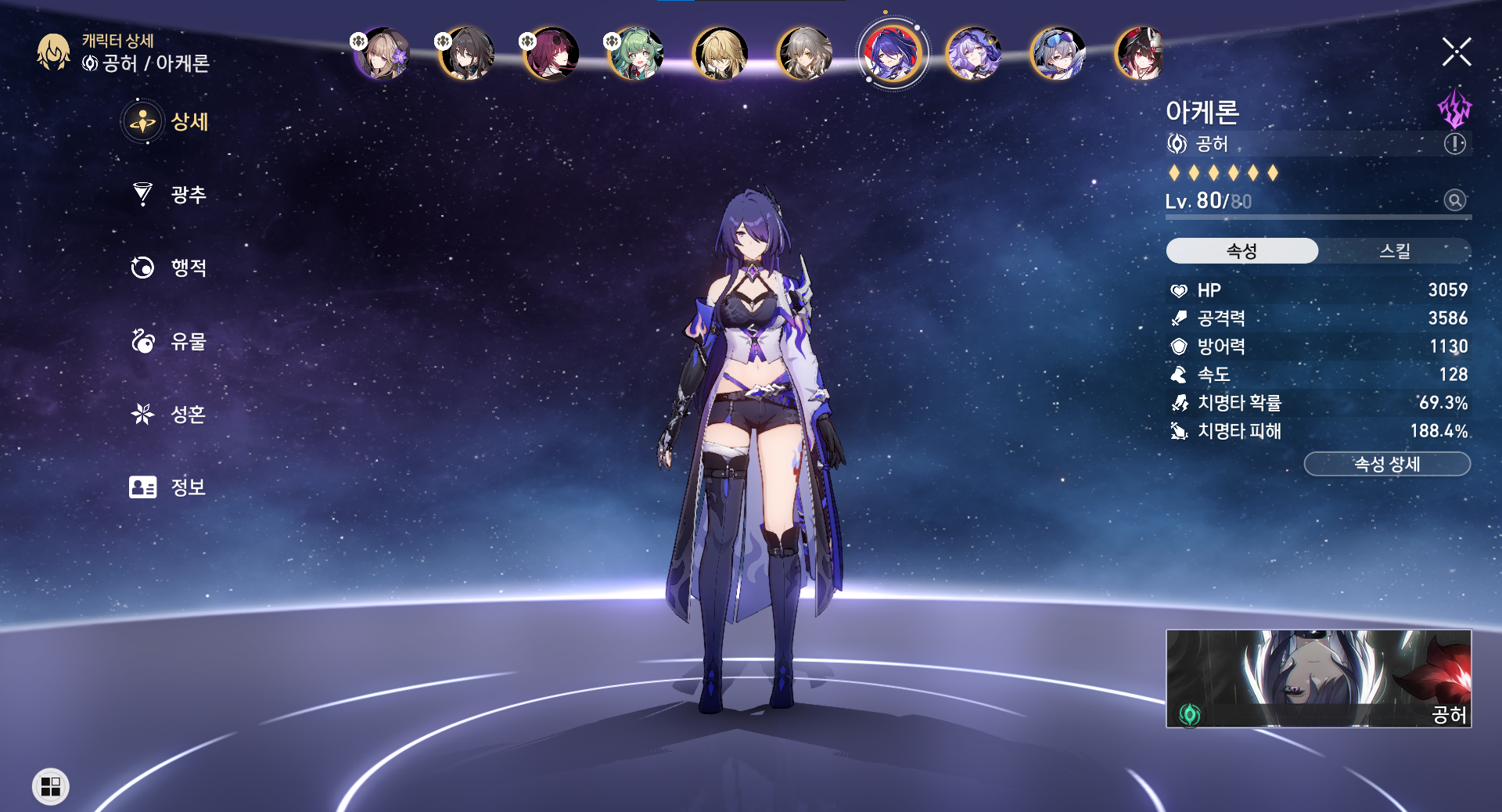Open the 유물 relics menu
Viewport: 1502px width, 812px height.
[x=171, y=341]
